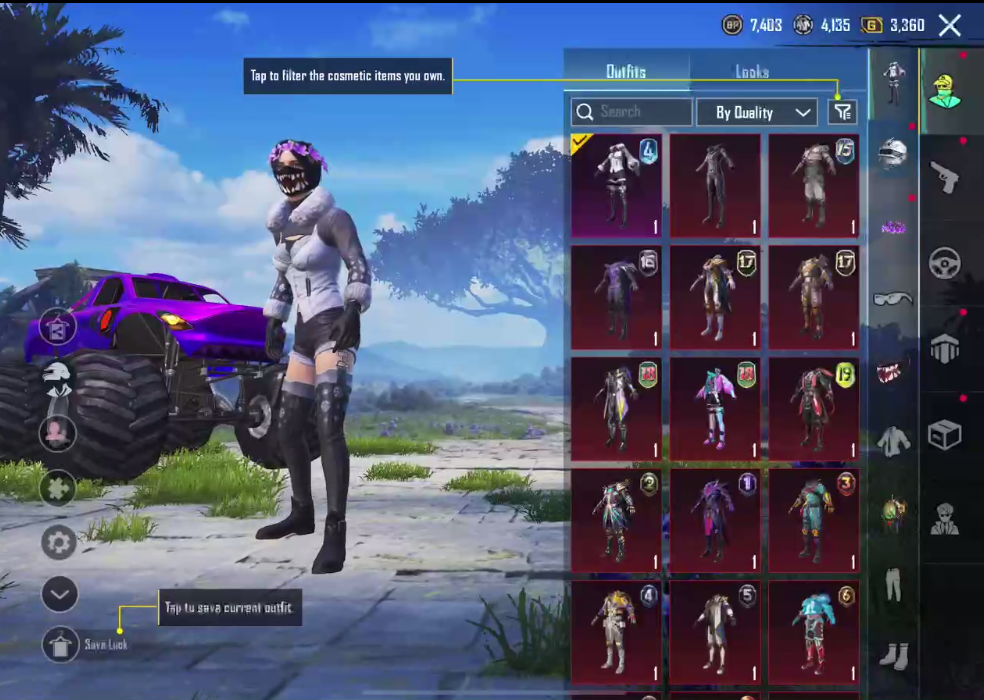
Task: Click the Save Look hanger button
Action: tap(60, 645)
